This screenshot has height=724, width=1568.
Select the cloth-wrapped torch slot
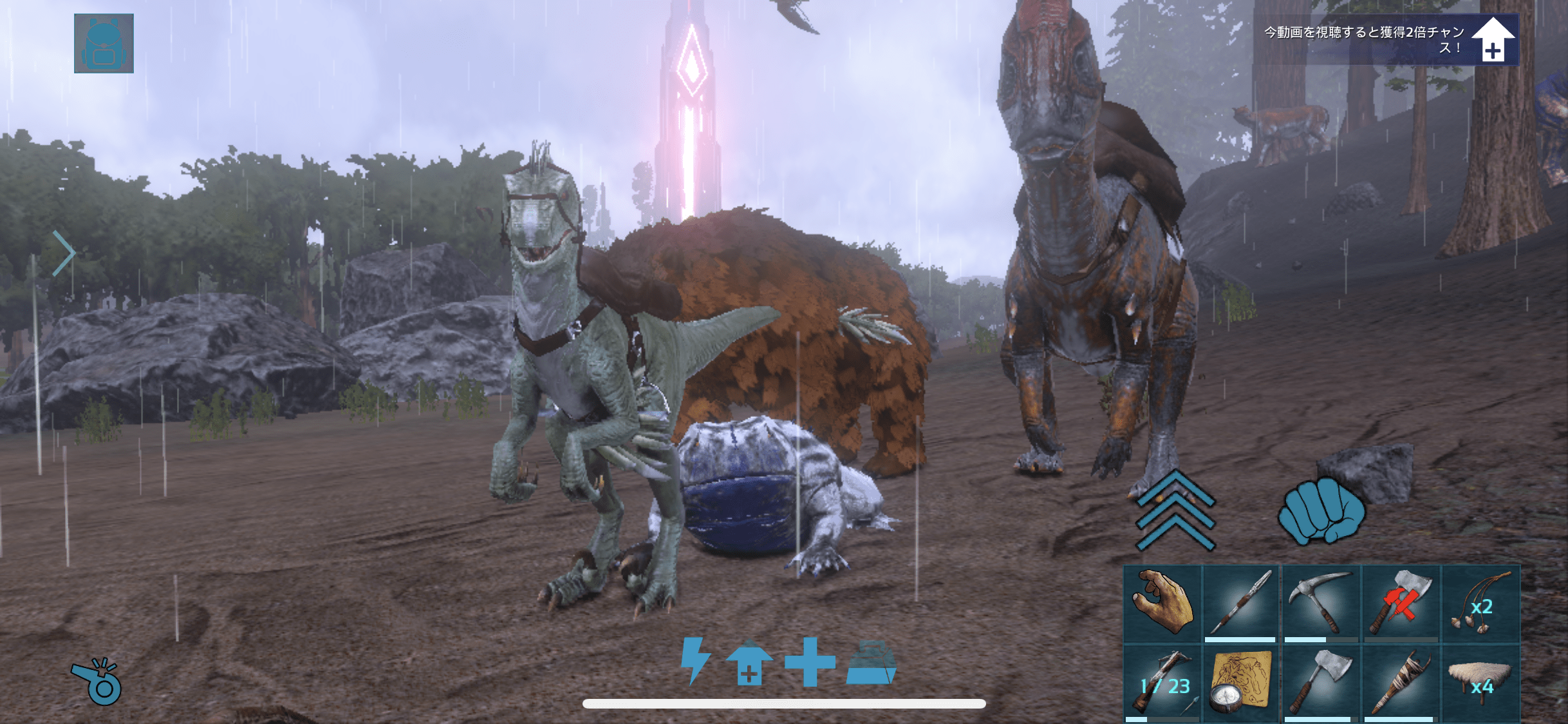tap(1401, 683)
